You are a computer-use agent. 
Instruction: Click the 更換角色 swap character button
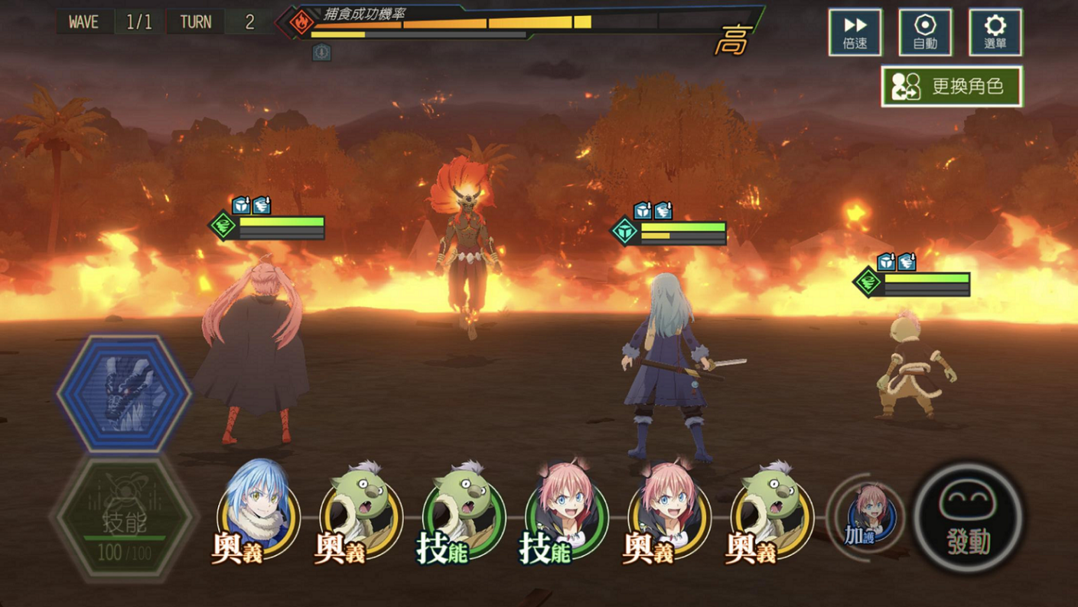[951, 87]
